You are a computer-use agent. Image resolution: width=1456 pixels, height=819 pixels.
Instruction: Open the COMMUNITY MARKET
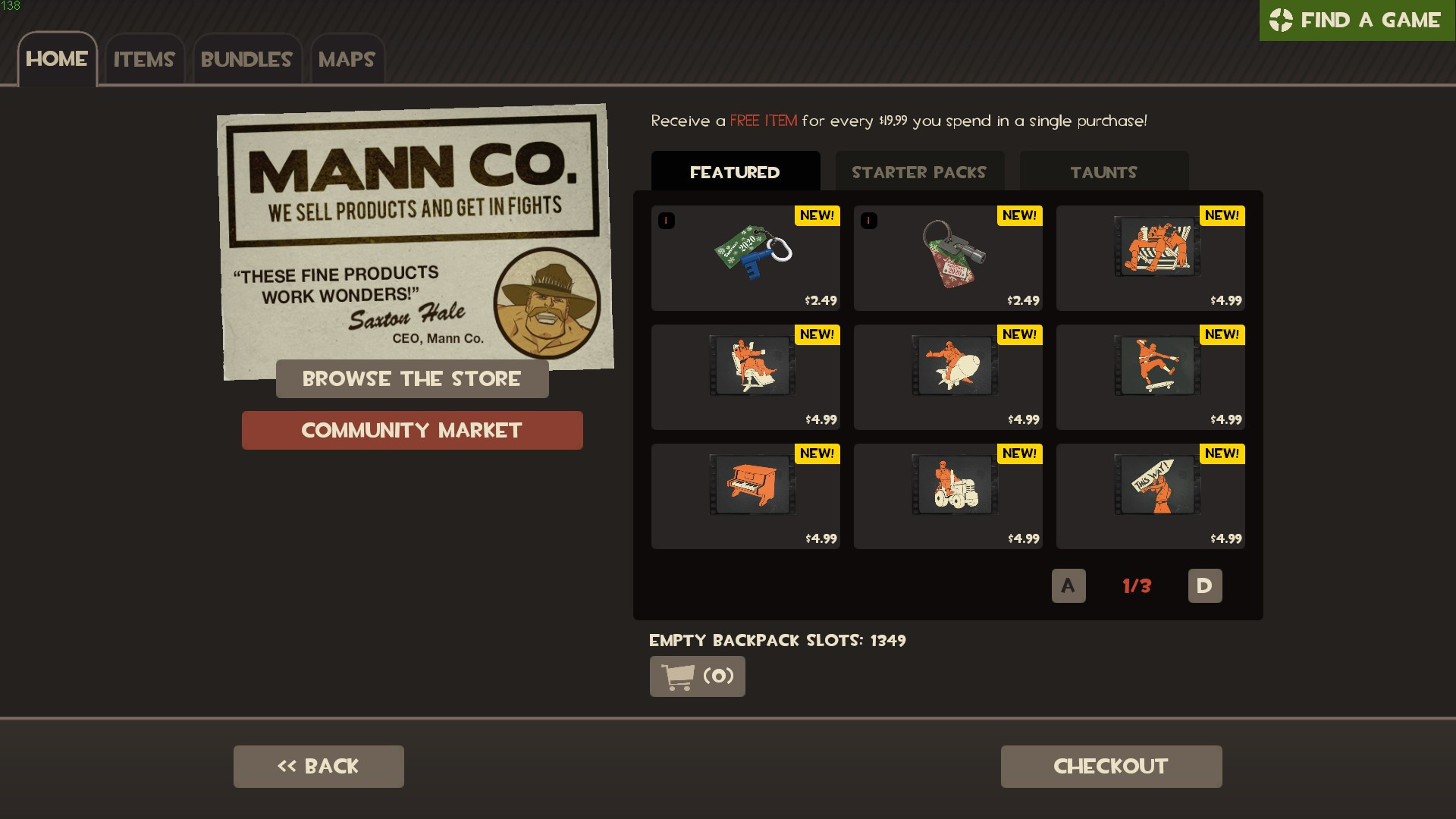(x=412, y=430)
